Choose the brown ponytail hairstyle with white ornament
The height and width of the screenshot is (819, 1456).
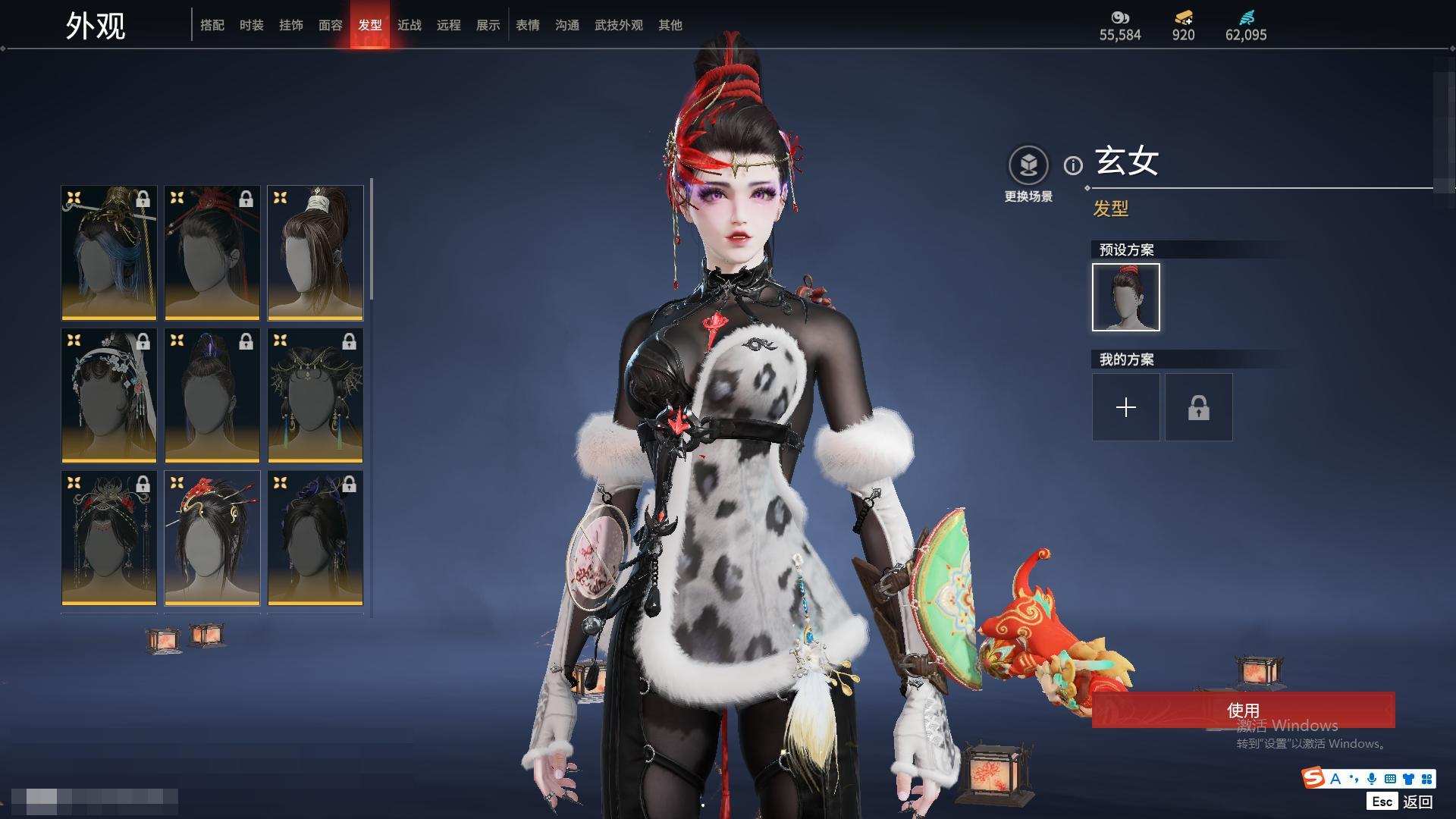tap(315, 253)
